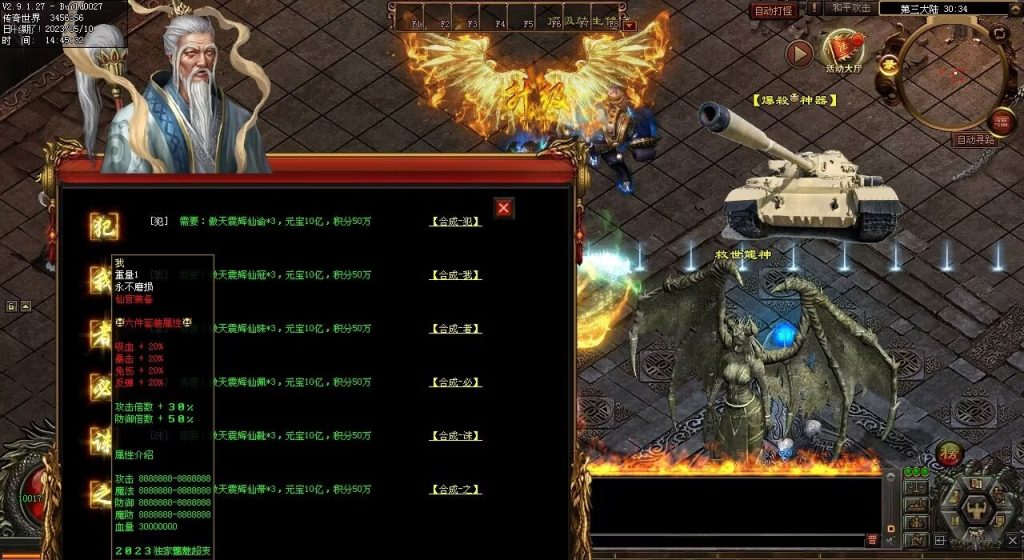Image resolution: width=1024 pixels, height=560 pixels.
Task: Activate 自动寻路 auto-pathfinding button
Action: [976, 140]
